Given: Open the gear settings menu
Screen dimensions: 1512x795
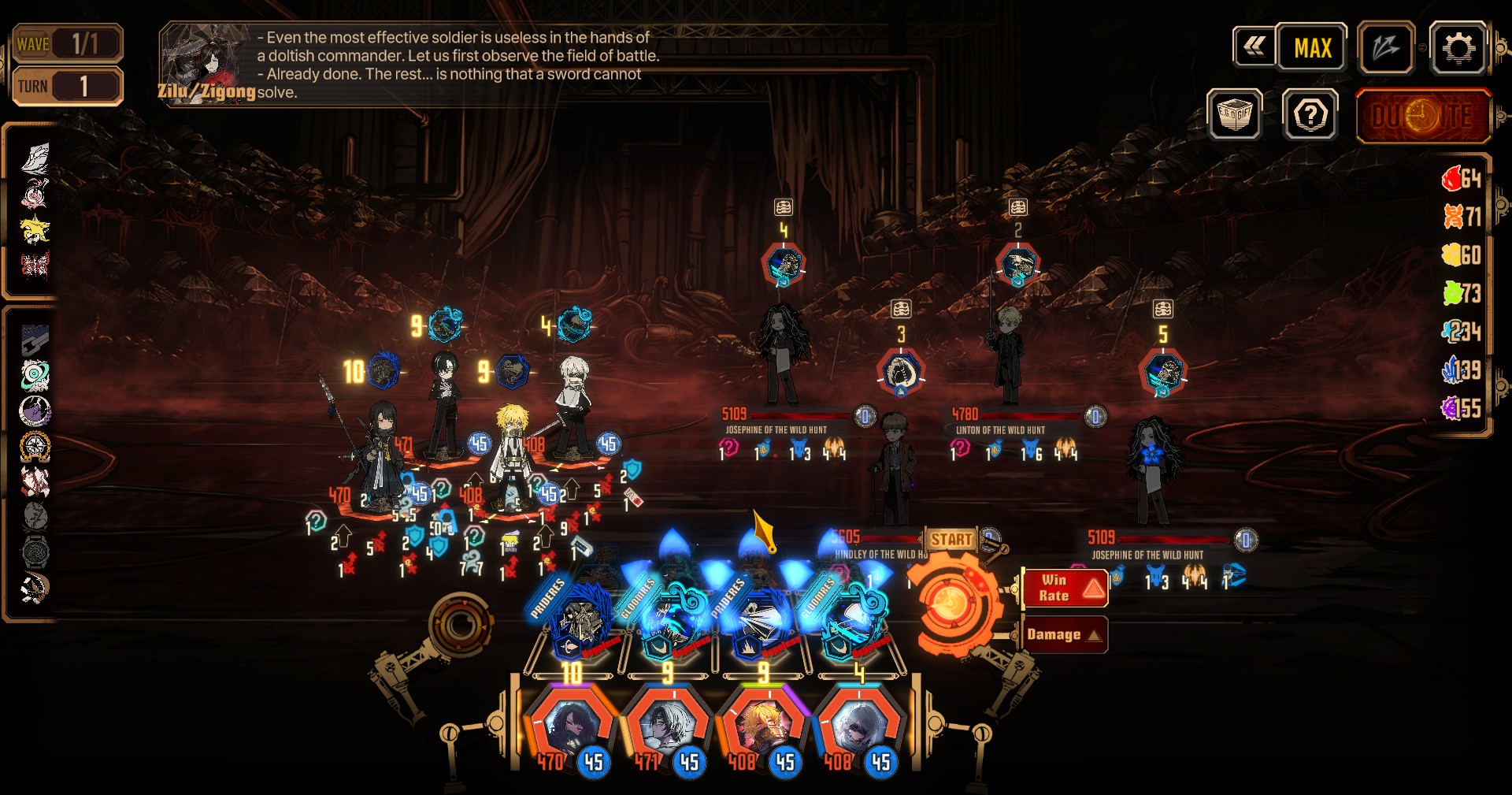Looking at the screenshot, I should point(1458,49).
